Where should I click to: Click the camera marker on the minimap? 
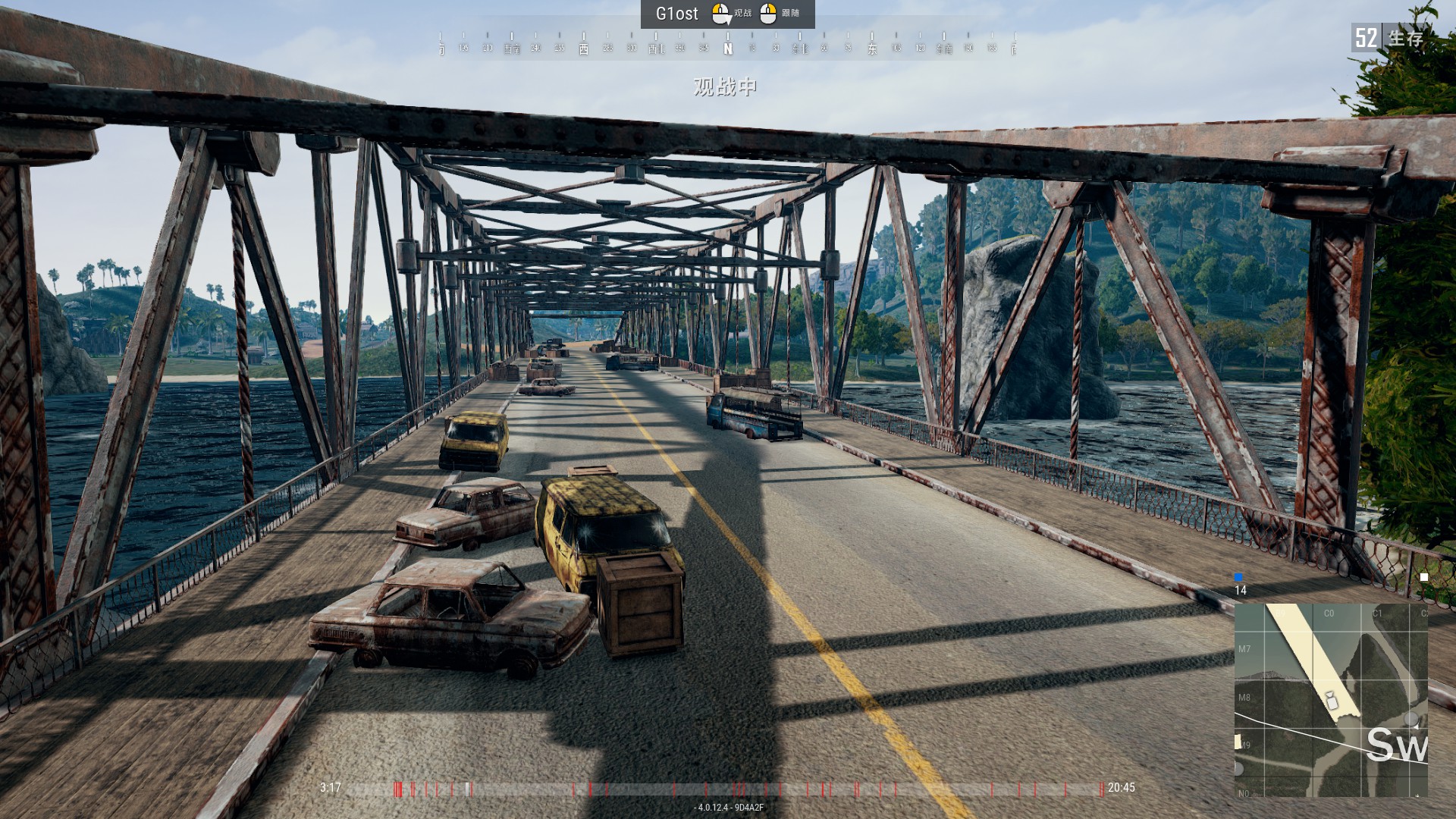(1330, 699)
